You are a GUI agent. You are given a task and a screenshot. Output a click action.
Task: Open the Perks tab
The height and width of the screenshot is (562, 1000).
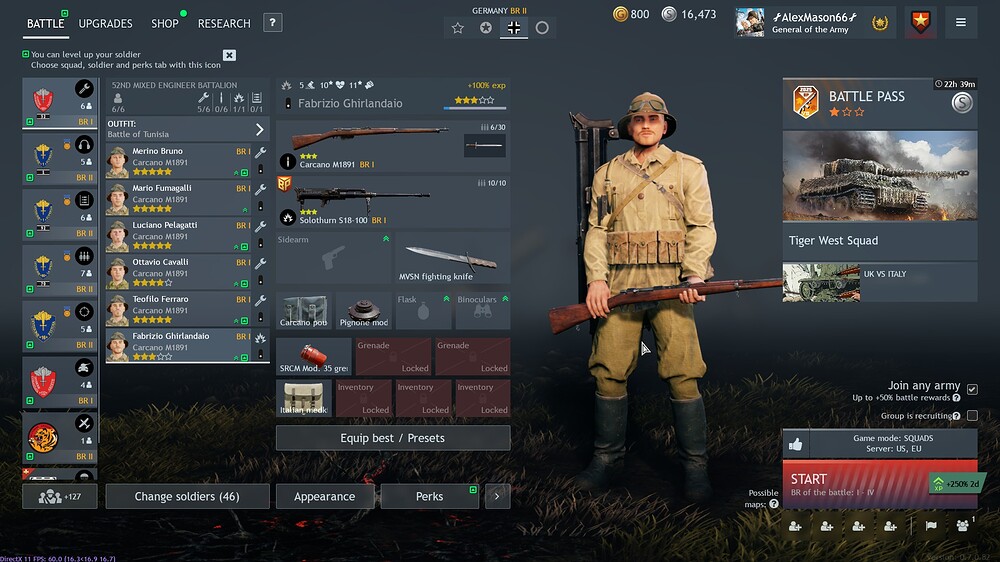click(429, 496)
